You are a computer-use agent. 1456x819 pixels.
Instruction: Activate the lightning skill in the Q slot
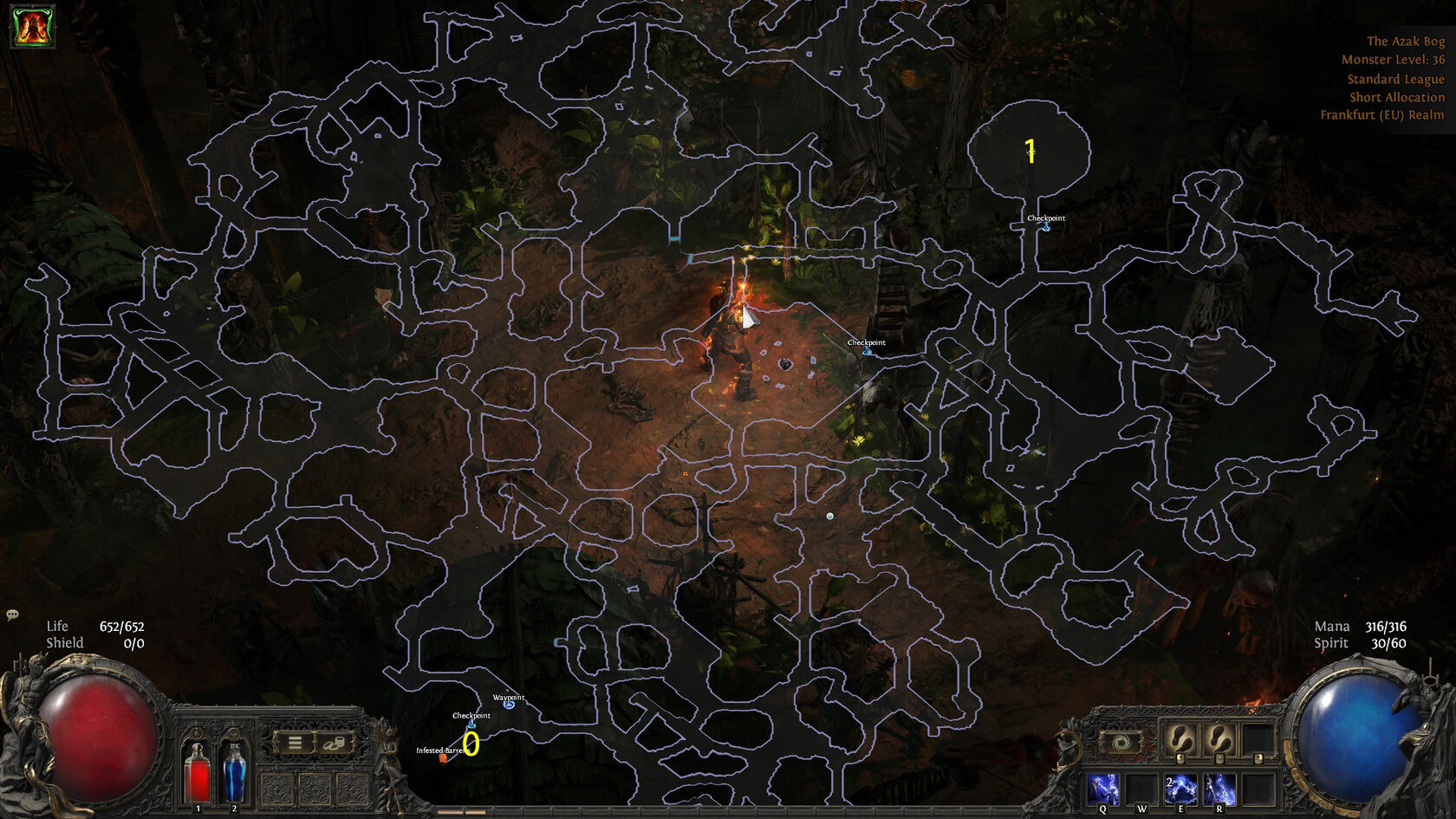tap(1103, 790)
